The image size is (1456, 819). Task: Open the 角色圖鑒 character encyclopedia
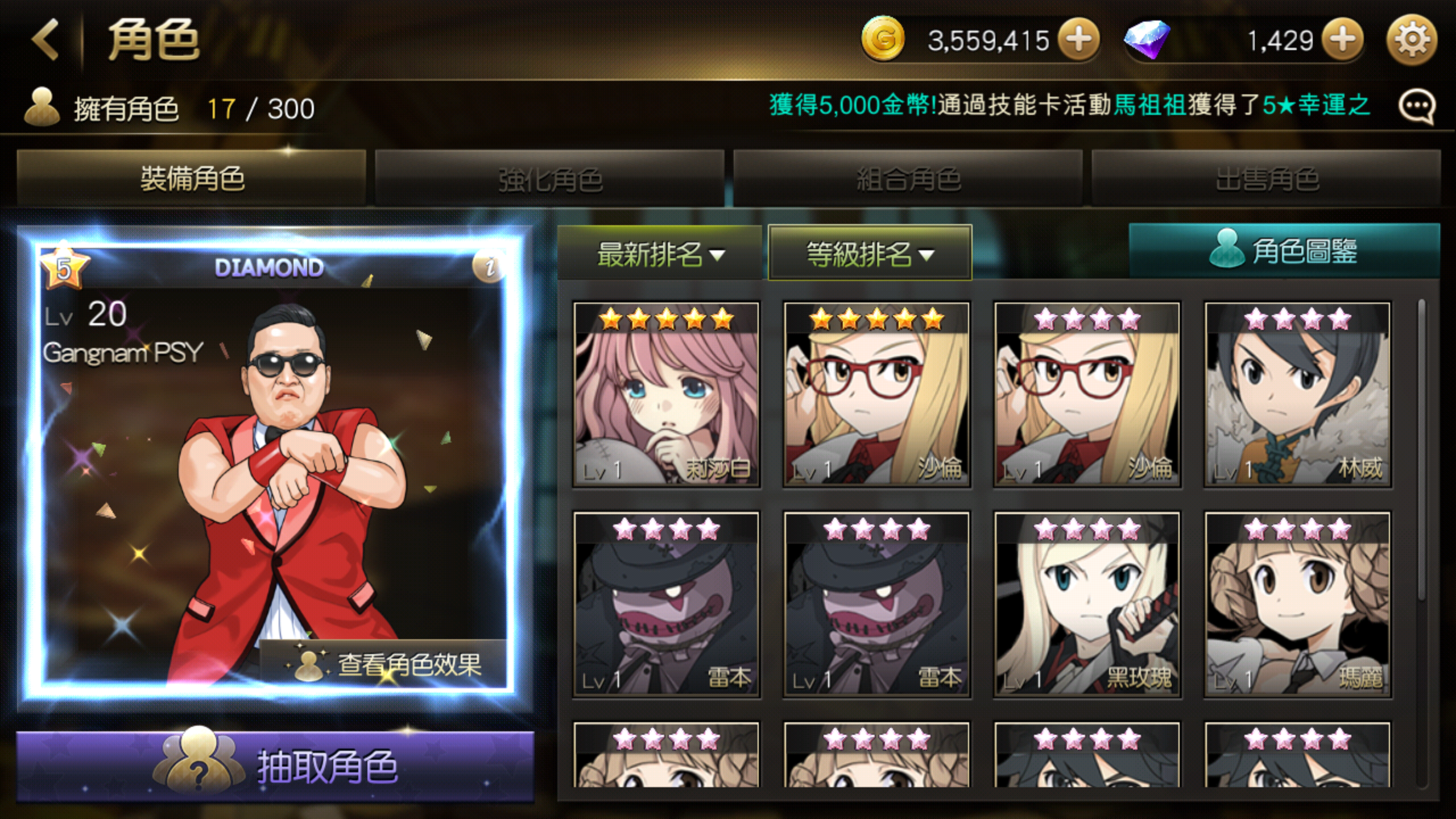pos(1284,251)
